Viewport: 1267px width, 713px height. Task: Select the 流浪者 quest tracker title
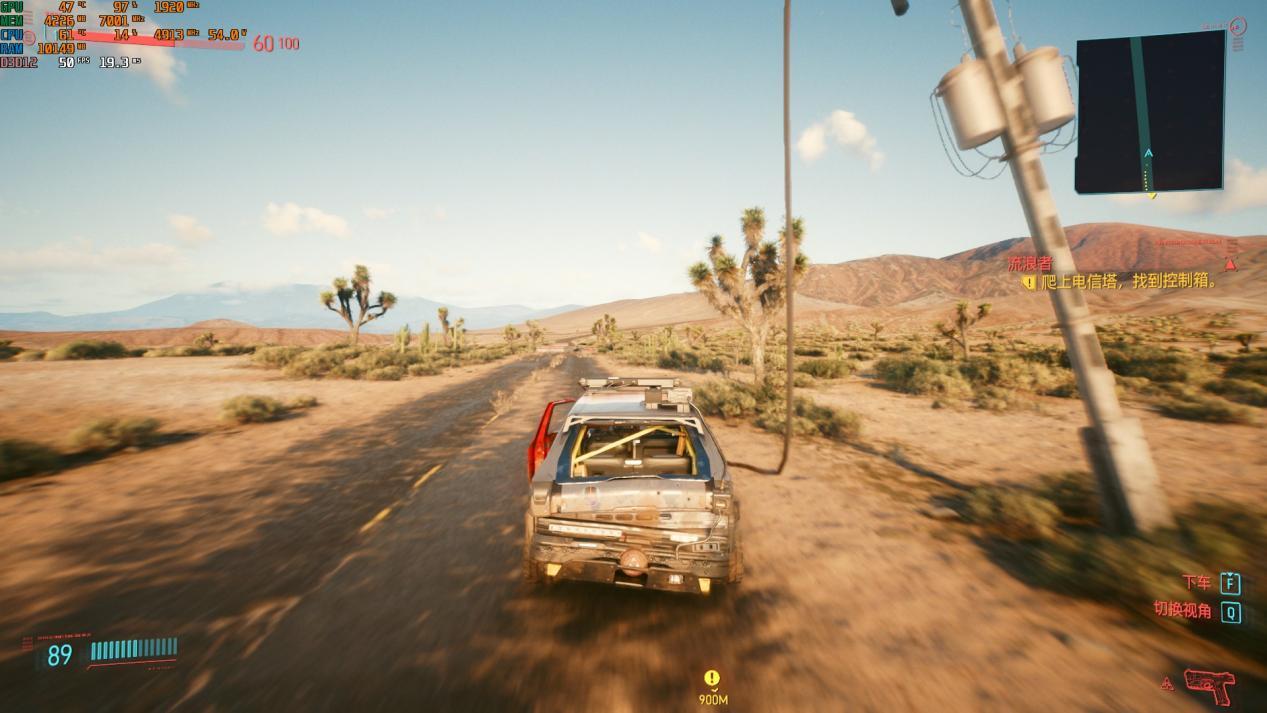1029,264
